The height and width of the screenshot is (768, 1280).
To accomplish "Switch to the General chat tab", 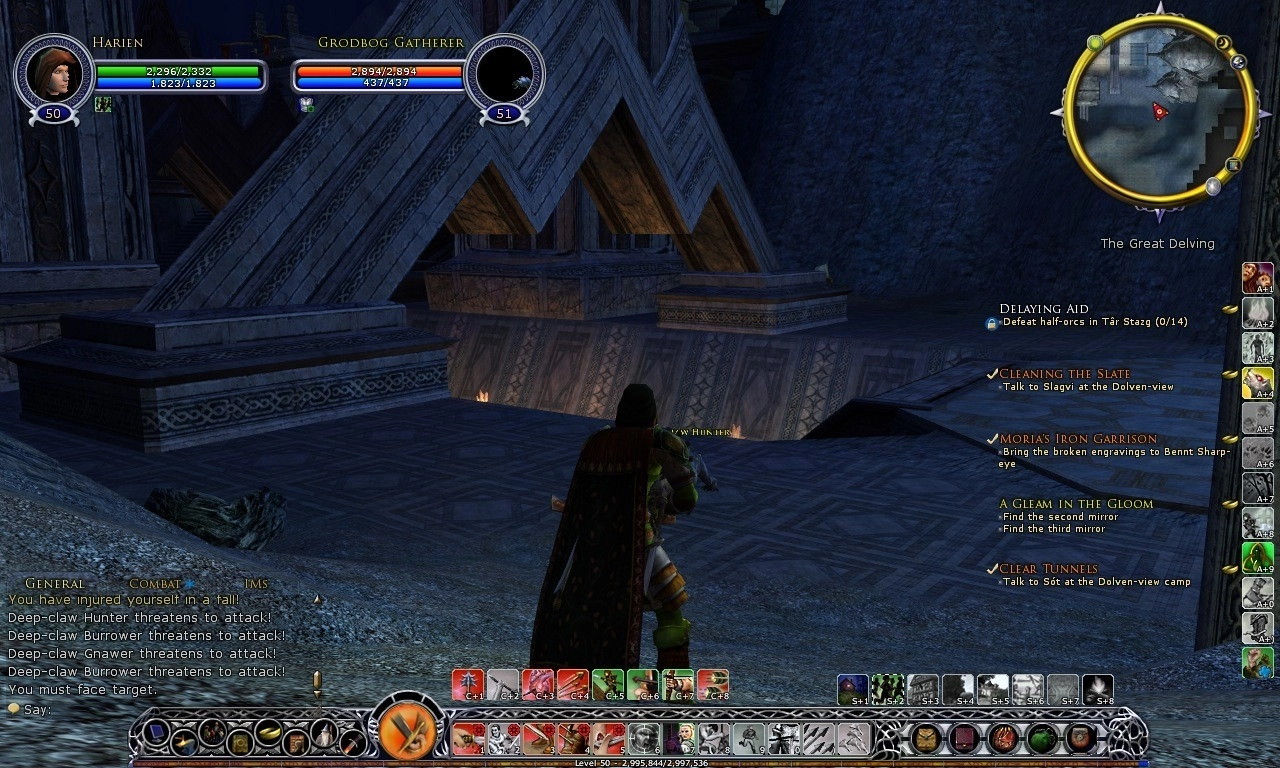I will (55, 584).
